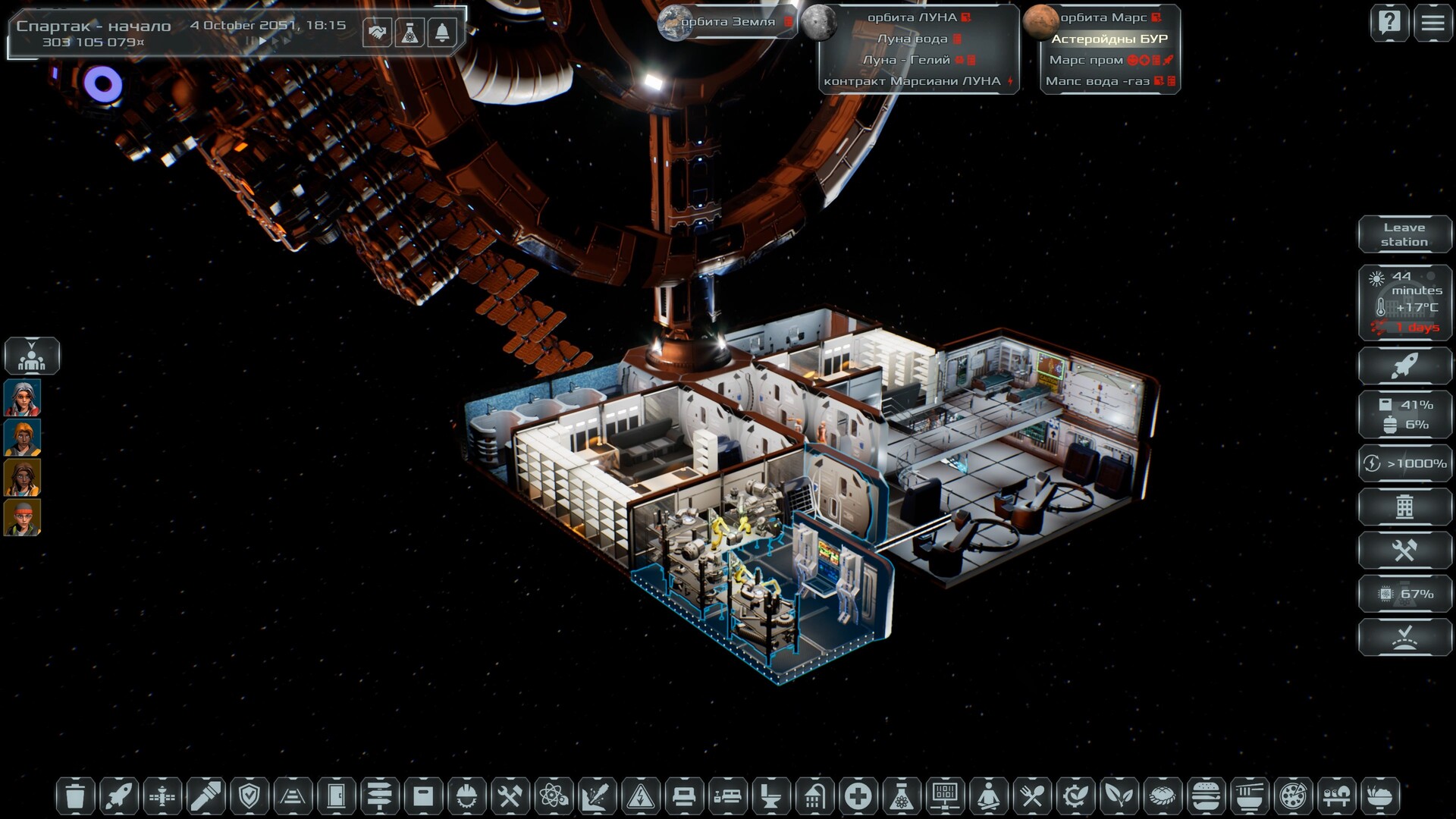Open the high voltage warning category
The image size is (1456, 819).
(x=640, y=796)
